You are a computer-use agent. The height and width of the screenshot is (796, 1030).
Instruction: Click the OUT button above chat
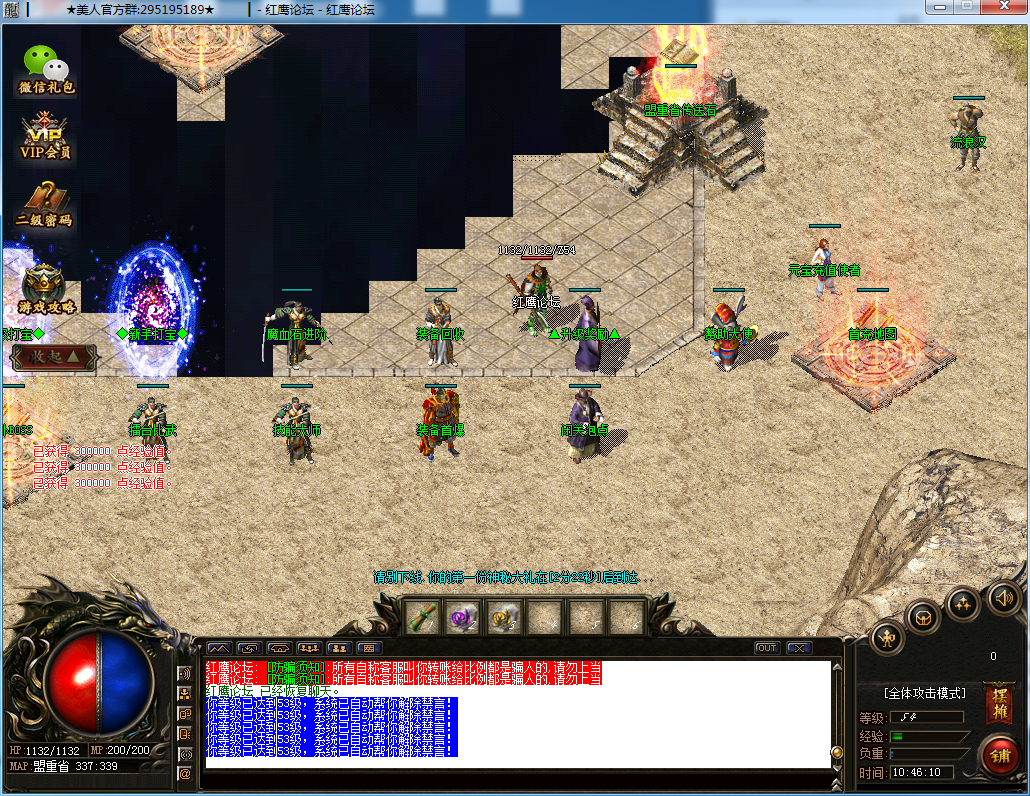tap(767, 648)
